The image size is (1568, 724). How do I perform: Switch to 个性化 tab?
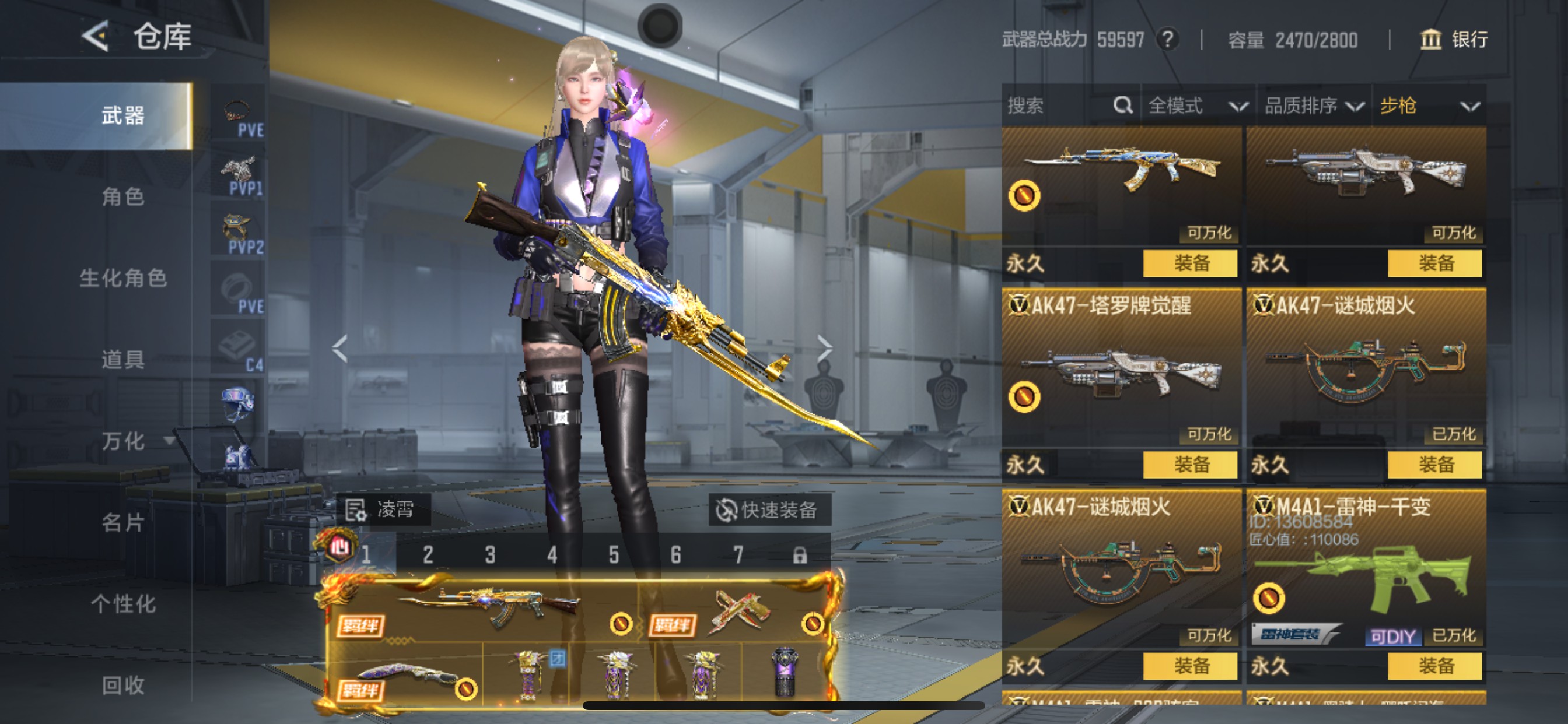point(123,604)
